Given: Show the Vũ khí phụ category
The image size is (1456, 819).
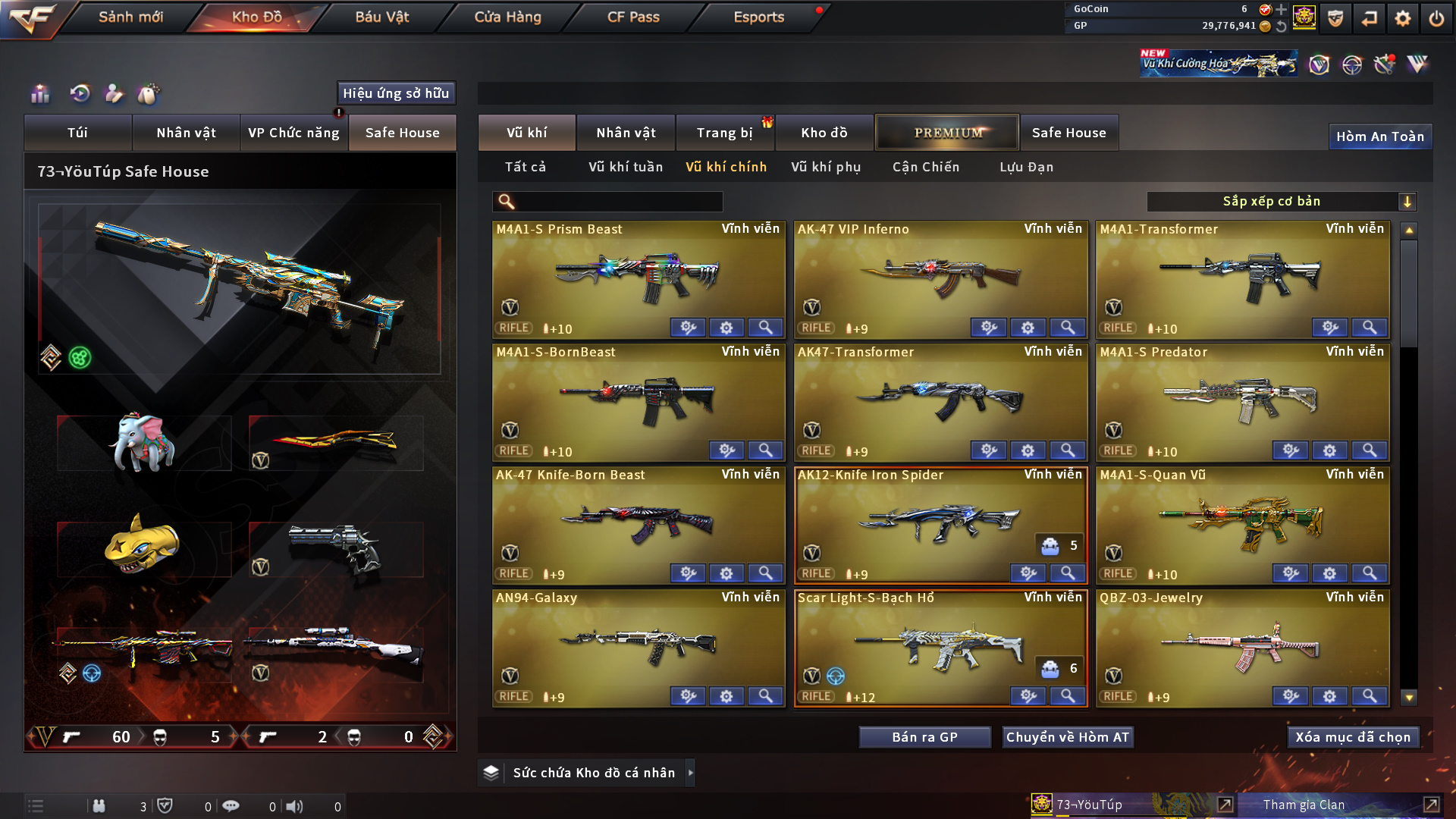Looking at the screenshot, I should tap(826, 167).
